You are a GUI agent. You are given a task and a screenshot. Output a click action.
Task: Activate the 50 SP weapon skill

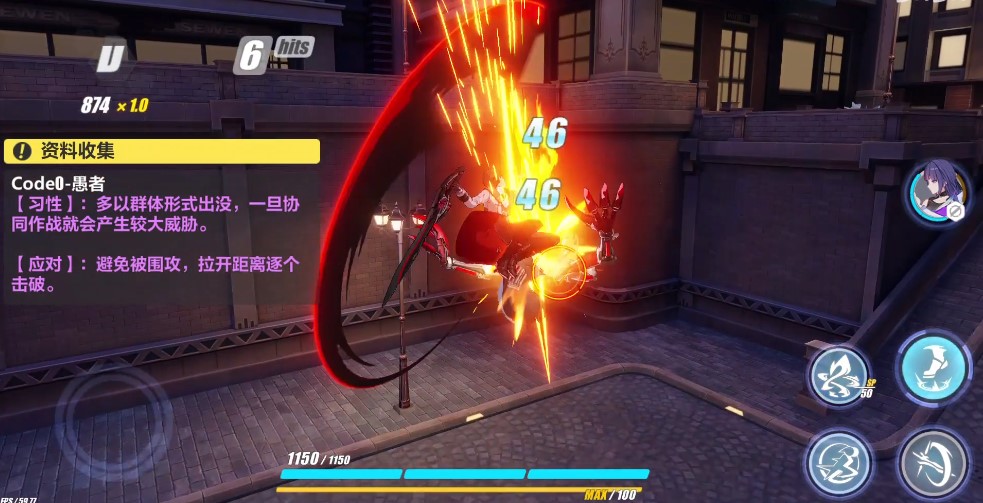(838, 375)
